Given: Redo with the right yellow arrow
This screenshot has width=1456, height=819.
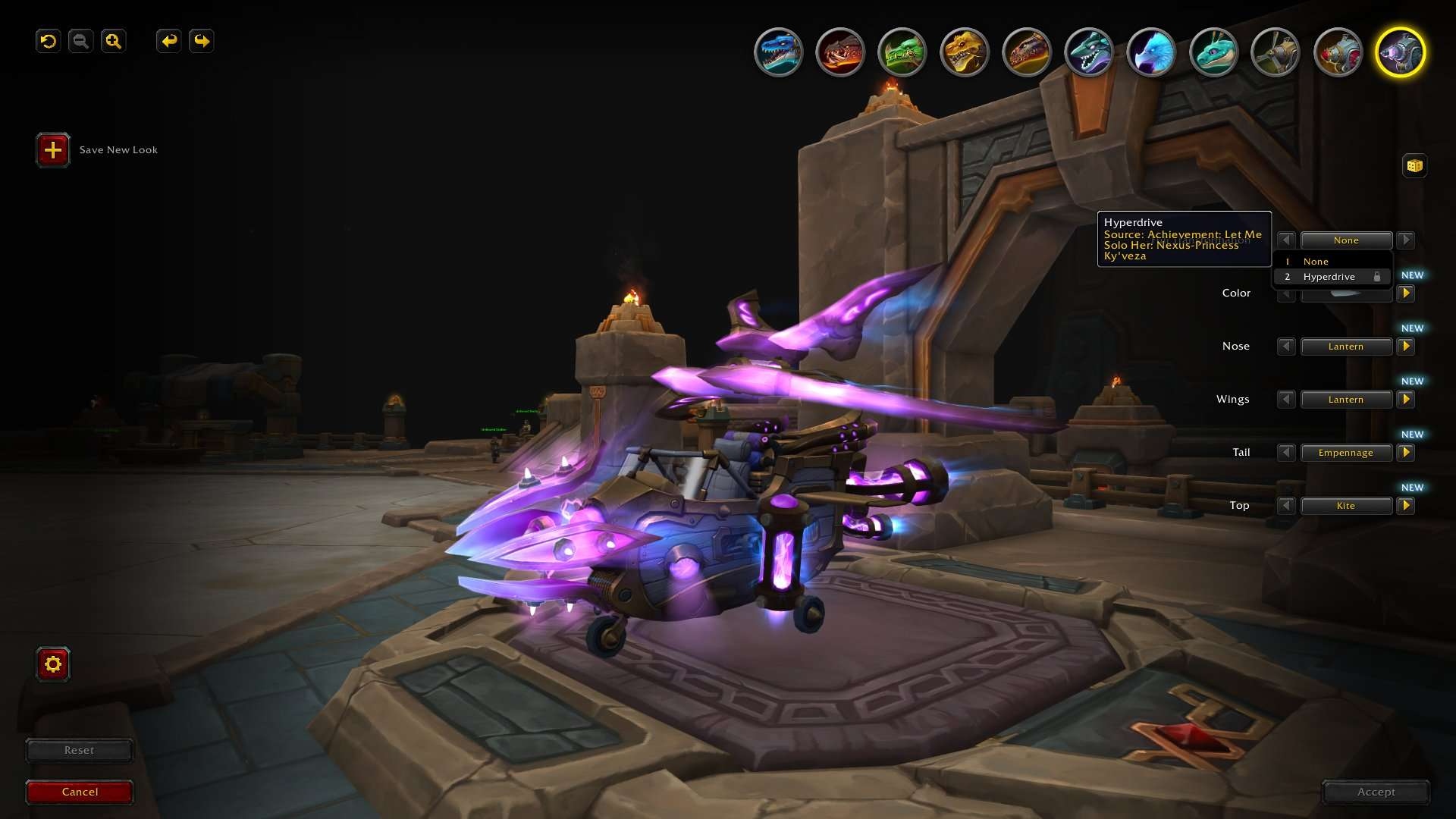Looking at the screenshot, I should (201, 41).
